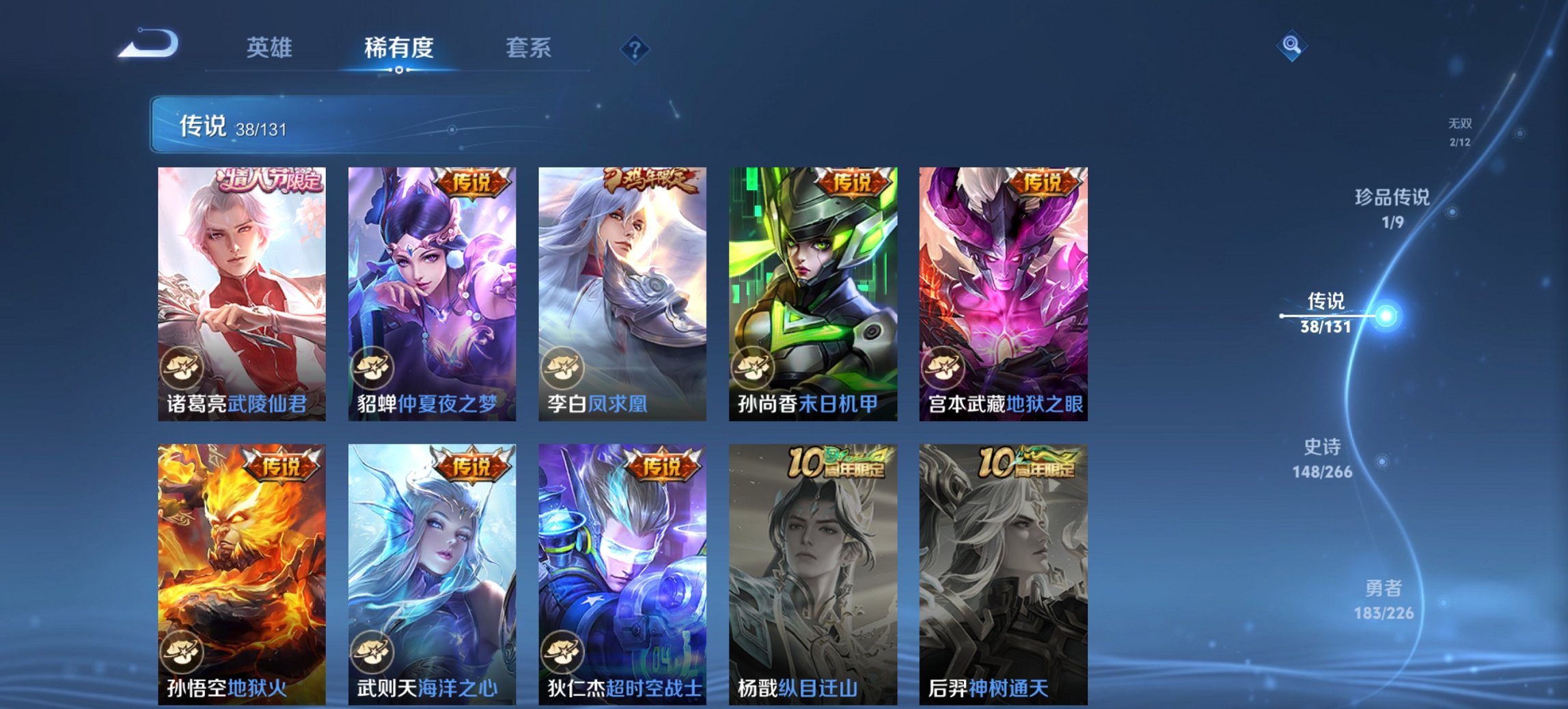The width and height of the screenshot is (1568, 709).
Task: Click the question mark help icon
Action: coord(634,48)
